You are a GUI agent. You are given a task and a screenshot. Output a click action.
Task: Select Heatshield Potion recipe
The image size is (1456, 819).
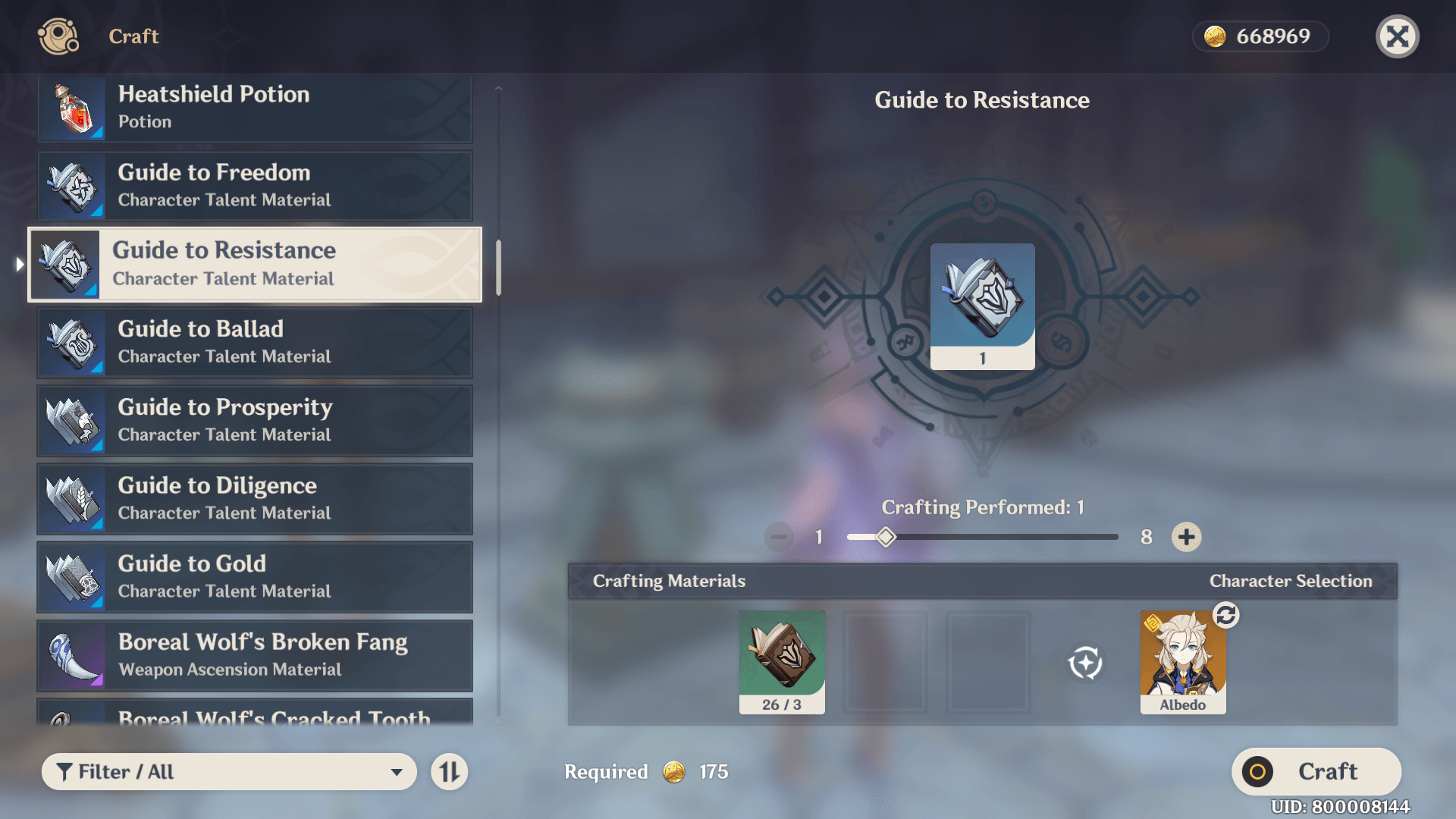tap(255, 108)
